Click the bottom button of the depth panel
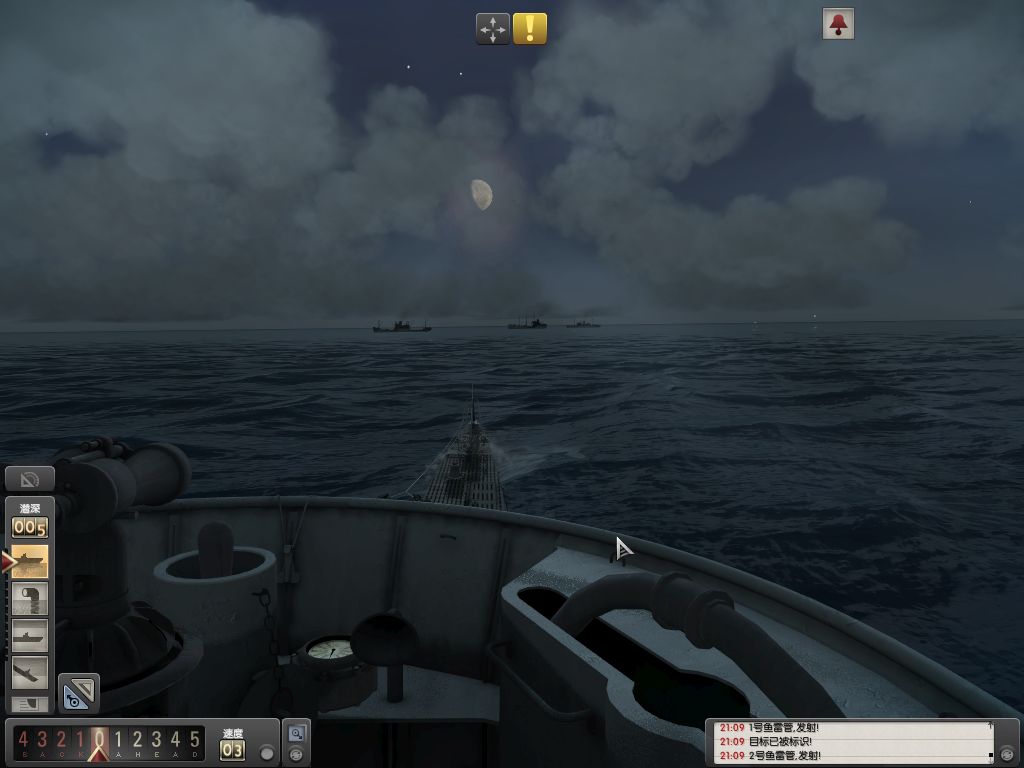 [29, 705]
